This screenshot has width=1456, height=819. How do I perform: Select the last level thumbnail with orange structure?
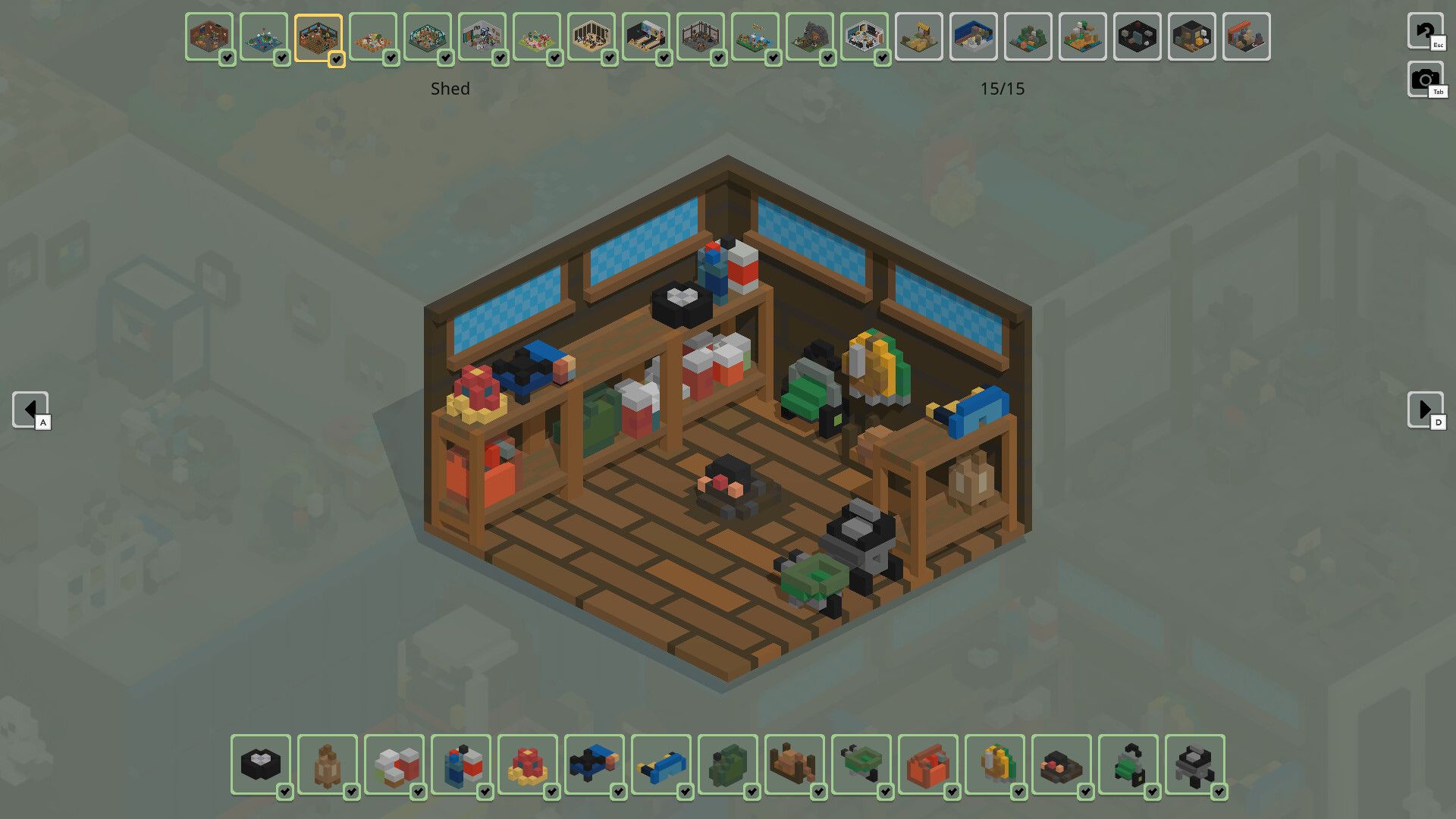tap(1247, 37)
